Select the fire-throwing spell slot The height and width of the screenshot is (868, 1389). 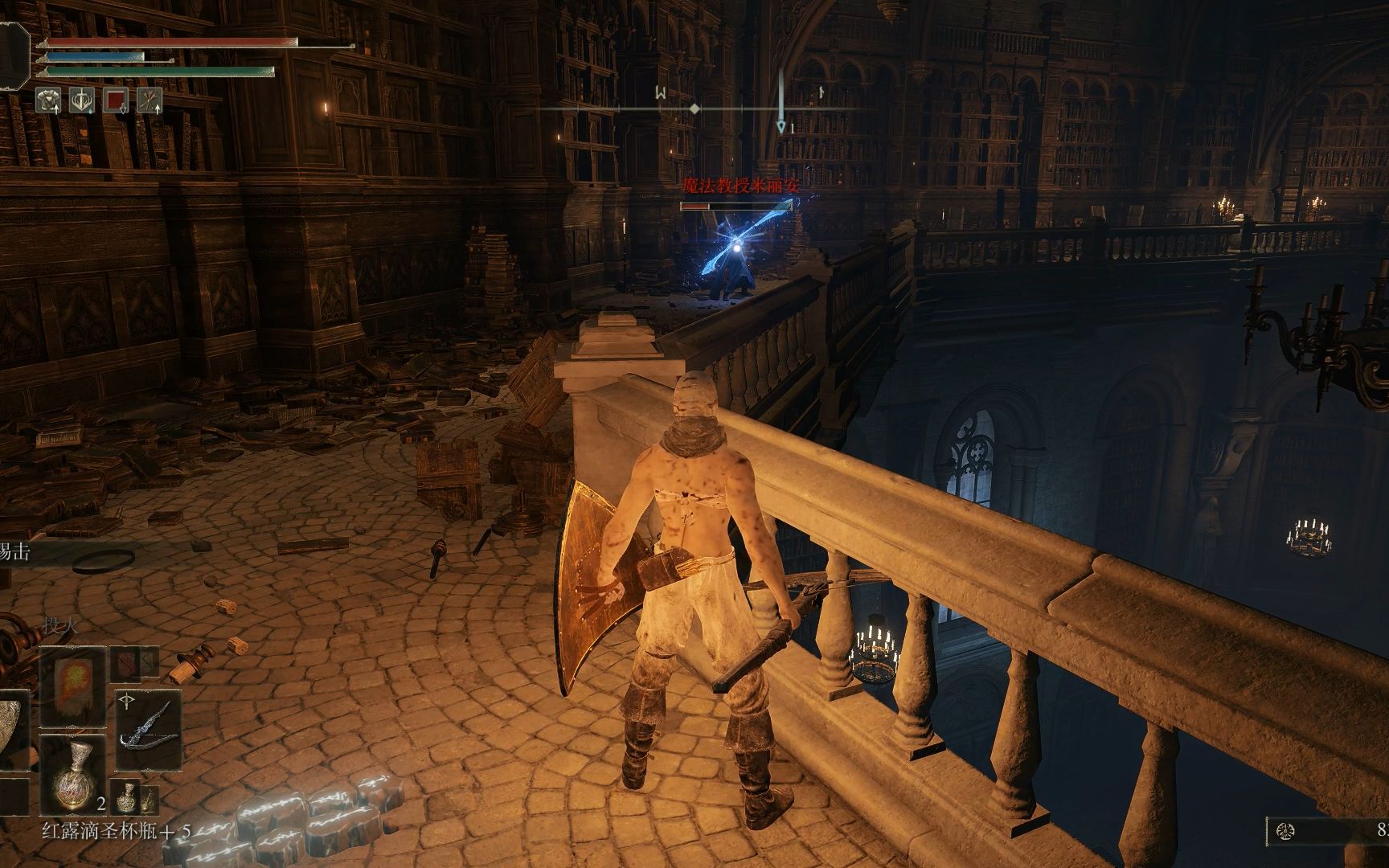pos(73,684)
